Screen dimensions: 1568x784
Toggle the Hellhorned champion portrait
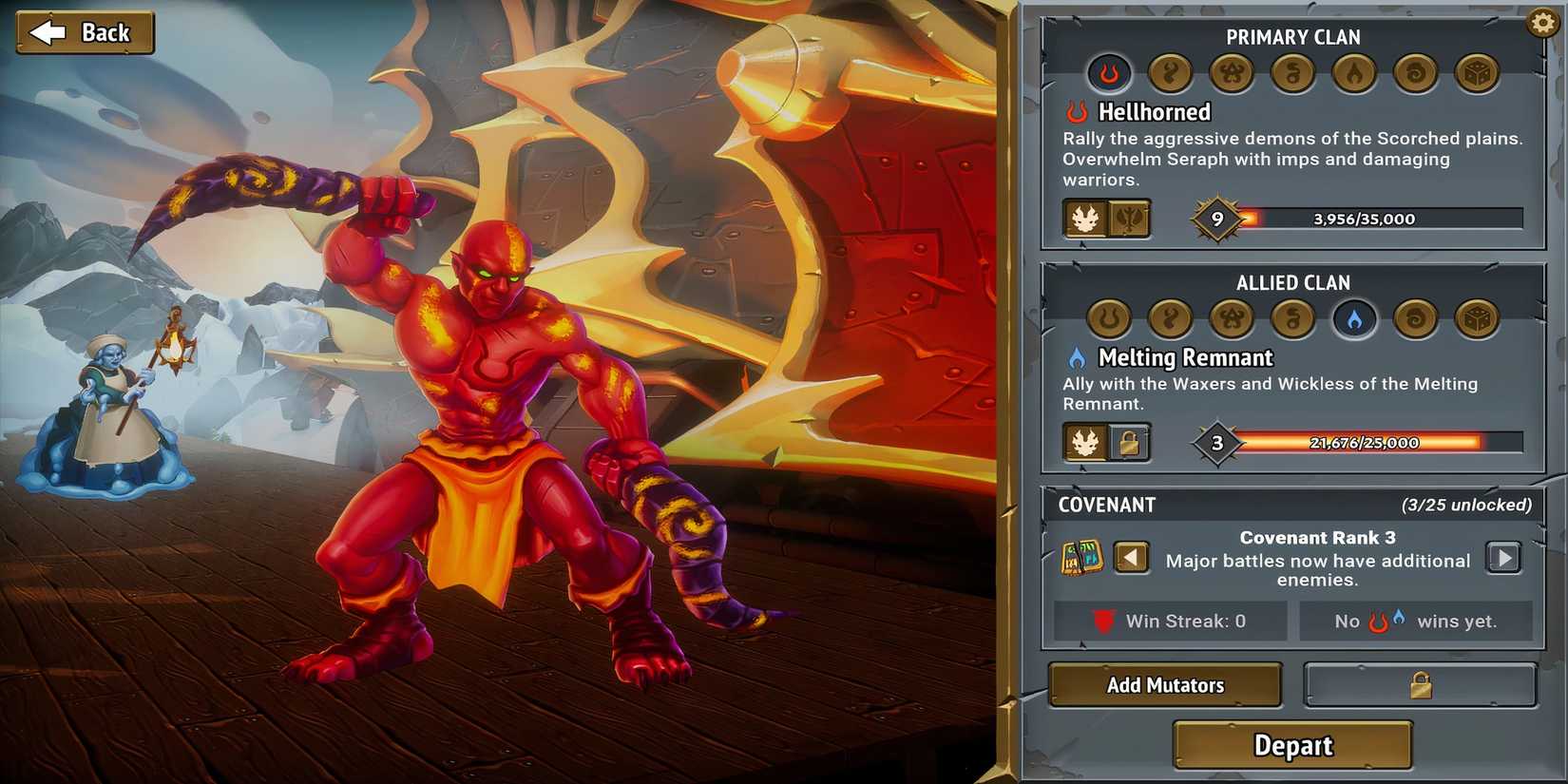coord(1086,220)
